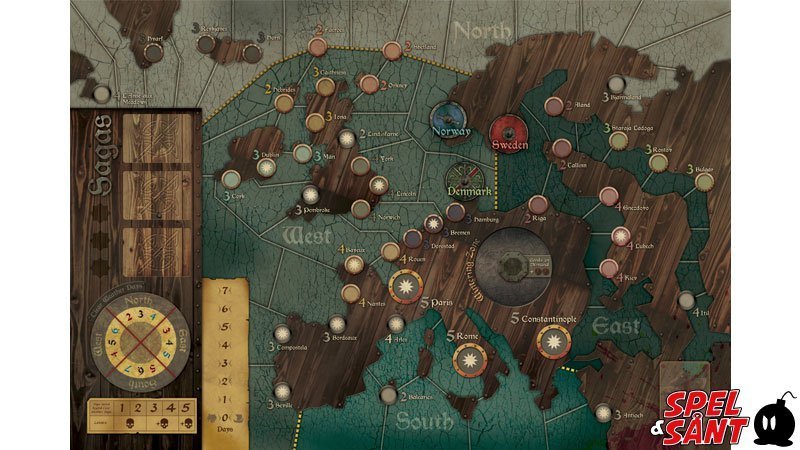The width and height of the screenshot is (800, 450).
Task: Click the weather compass wheel
Action: pos(137,345)
